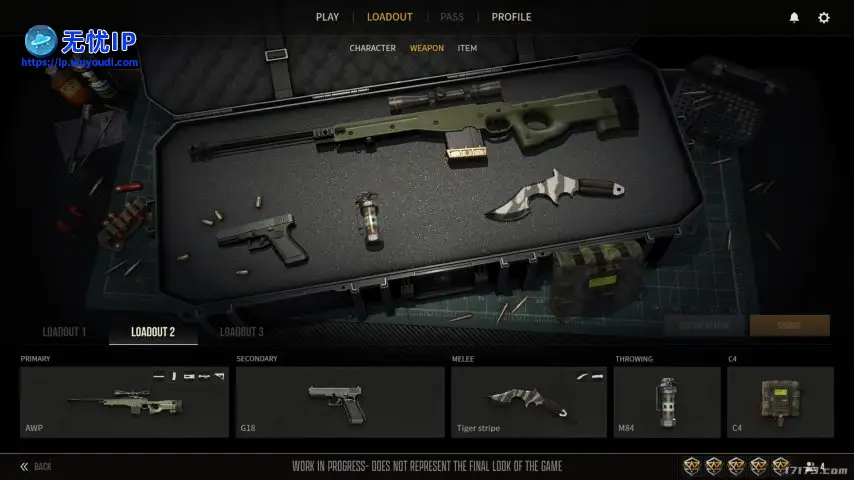Select the Loadout menu entry
The width and height of the screenshot is (854, 480).
(389, 17)
